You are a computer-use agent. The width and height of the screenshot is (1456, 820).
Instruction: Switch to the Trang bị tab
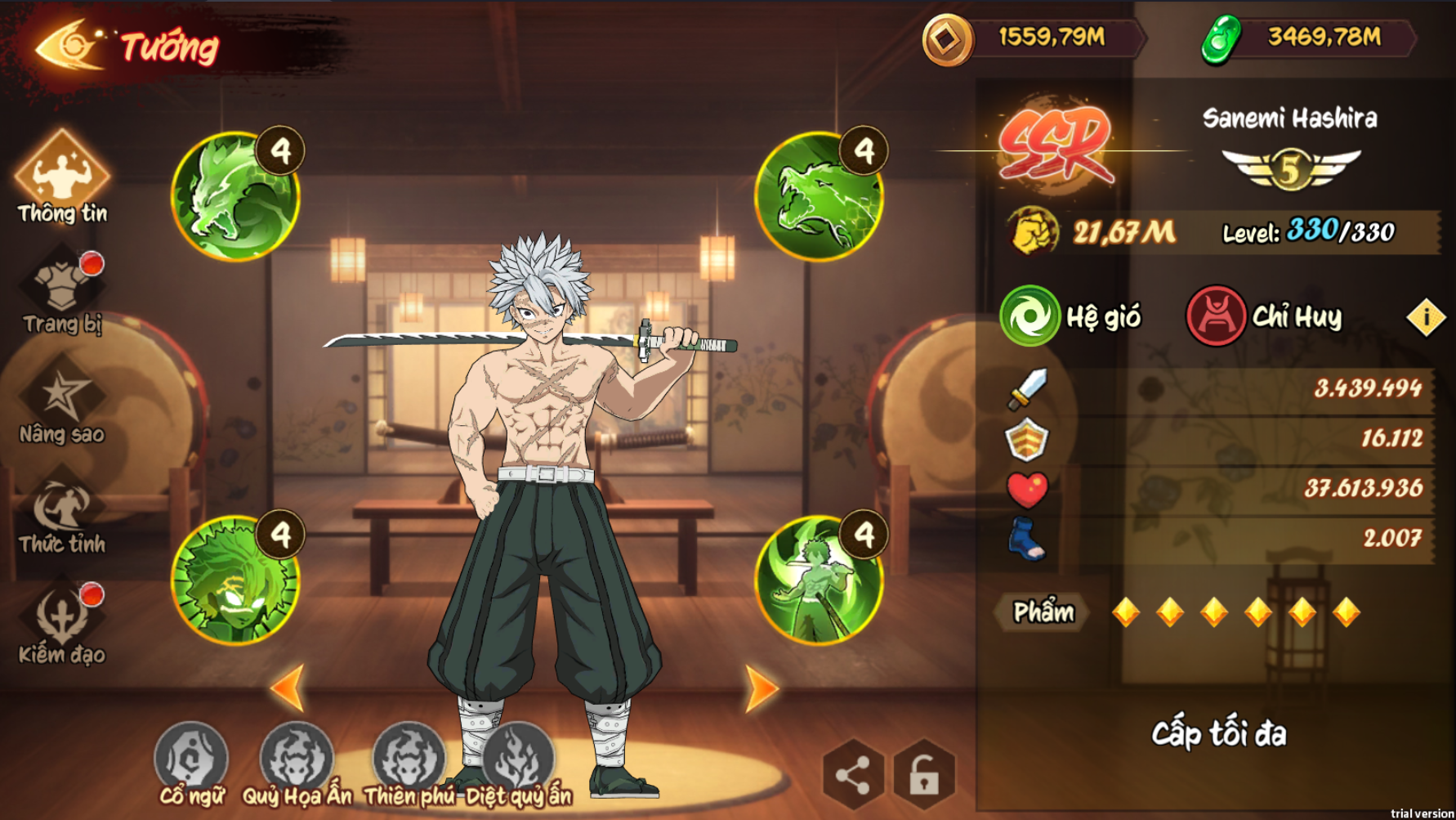[62, 290]
